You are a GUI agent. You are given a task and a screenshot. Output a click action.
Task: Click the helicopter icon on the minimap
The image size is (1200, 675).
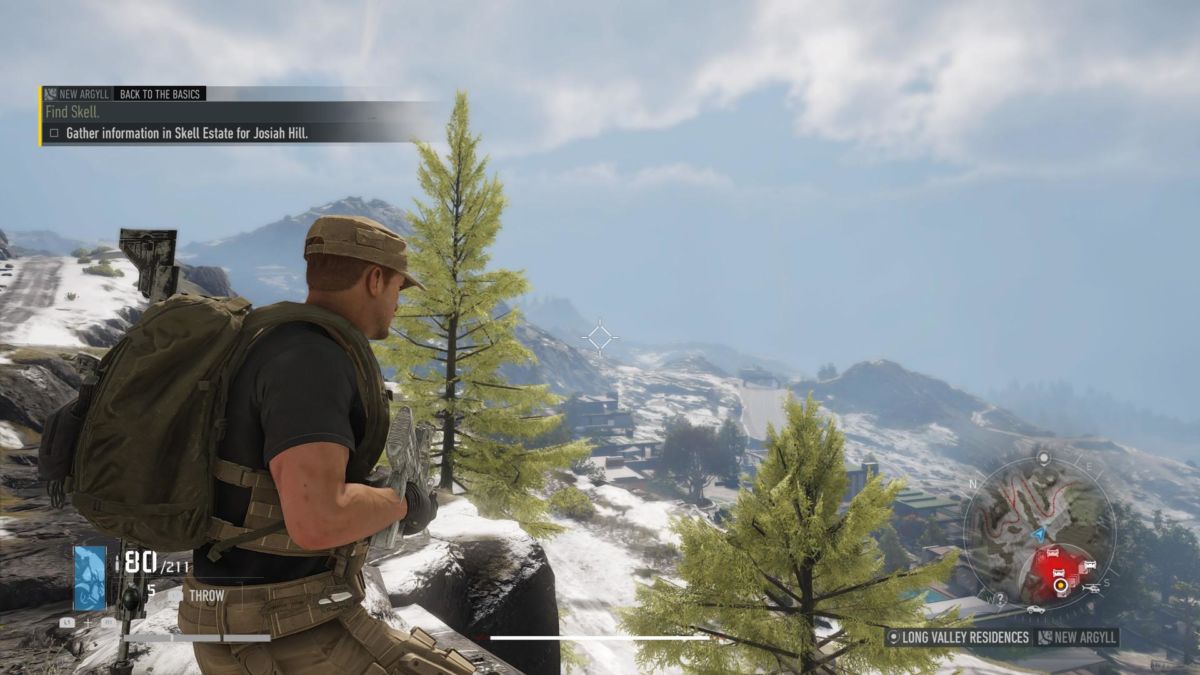pyautogui.click(x=1092, y=589)
